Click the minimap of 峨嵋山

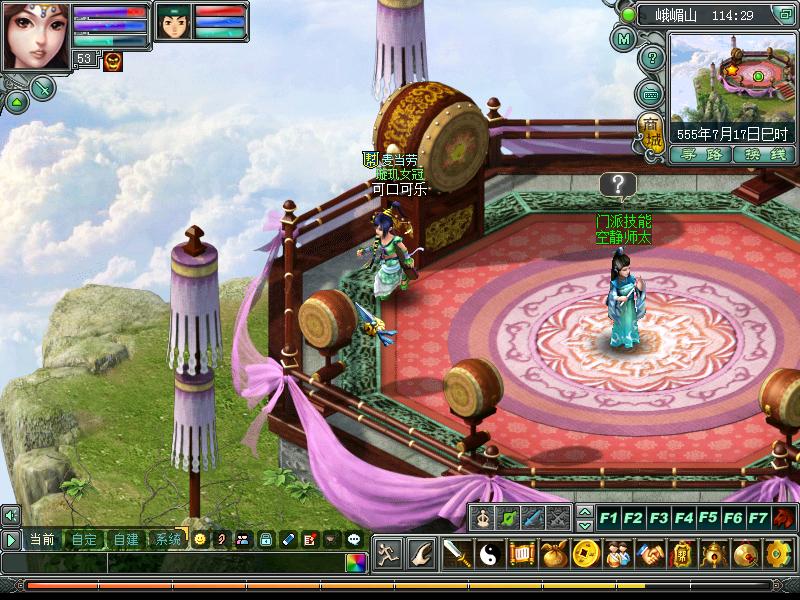pos(734,79)
